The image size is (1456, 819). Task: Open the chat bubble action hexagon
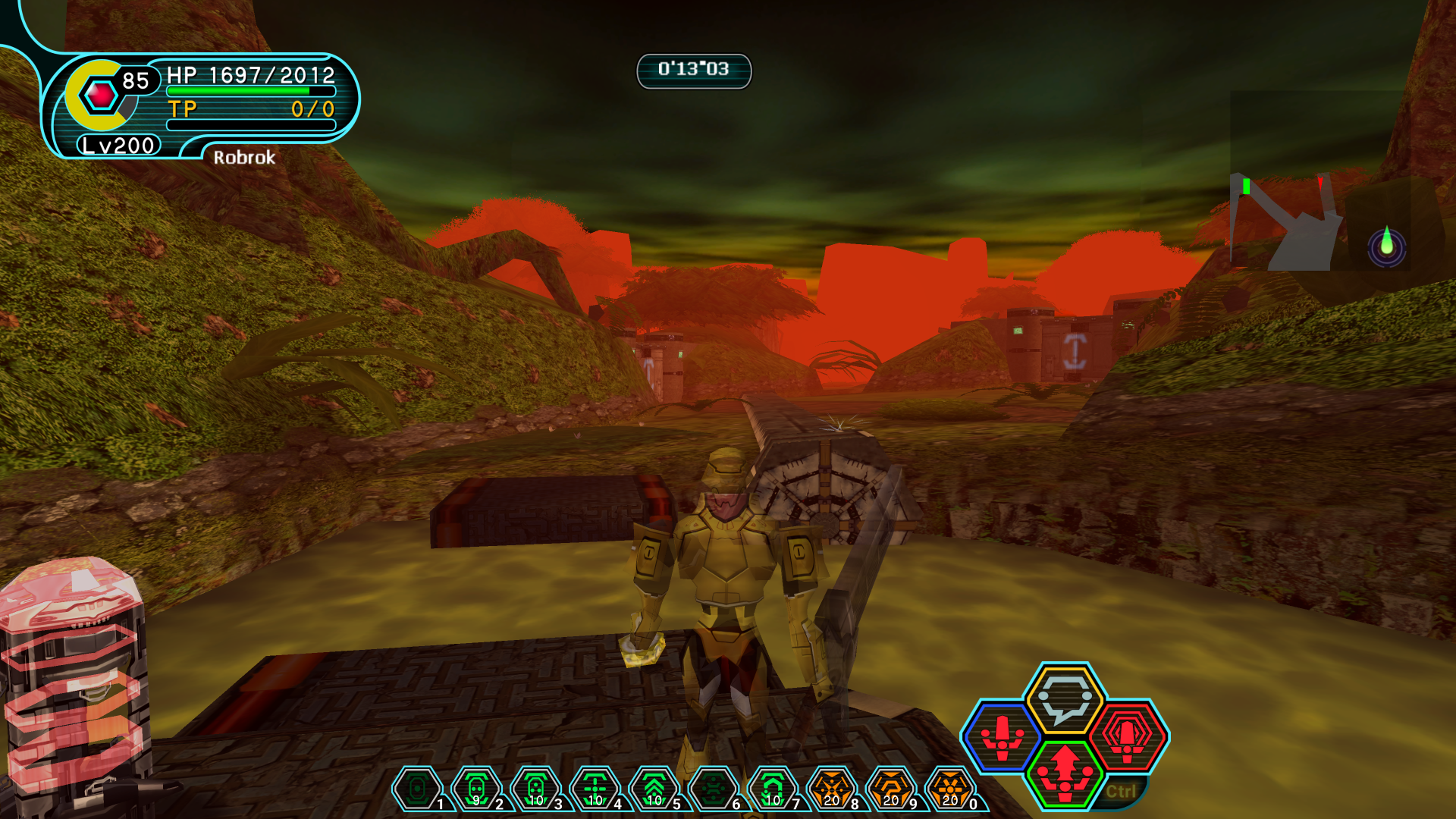[1064, 698]
